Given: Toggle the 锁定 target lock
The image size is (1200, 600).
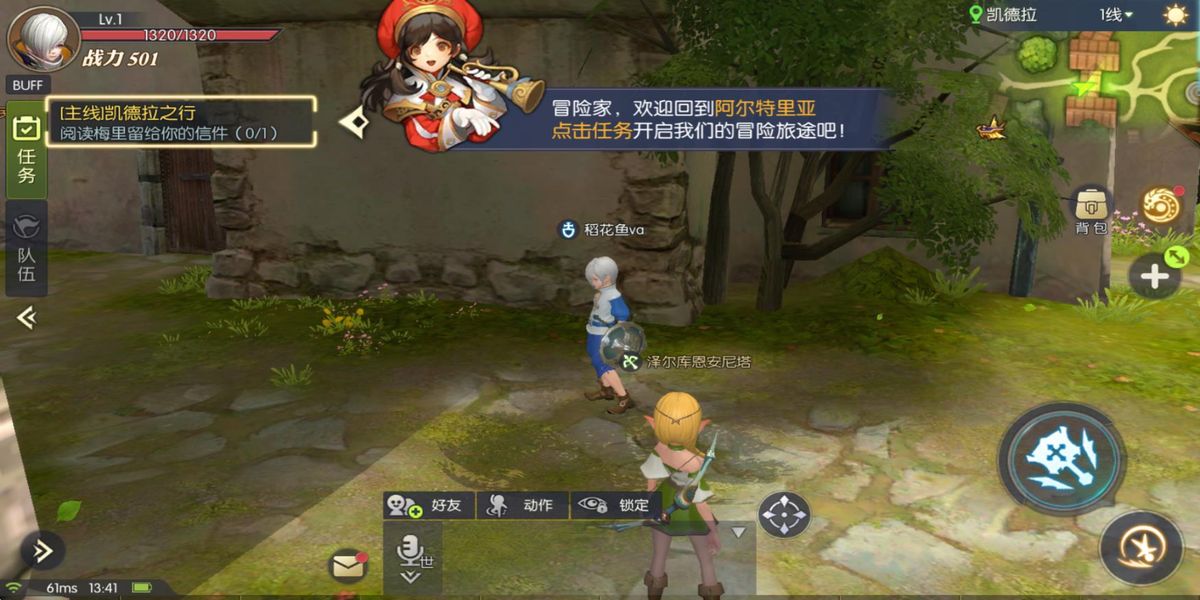Looking at the screenshot, I should pyautogui.click(x=617, y=505).
